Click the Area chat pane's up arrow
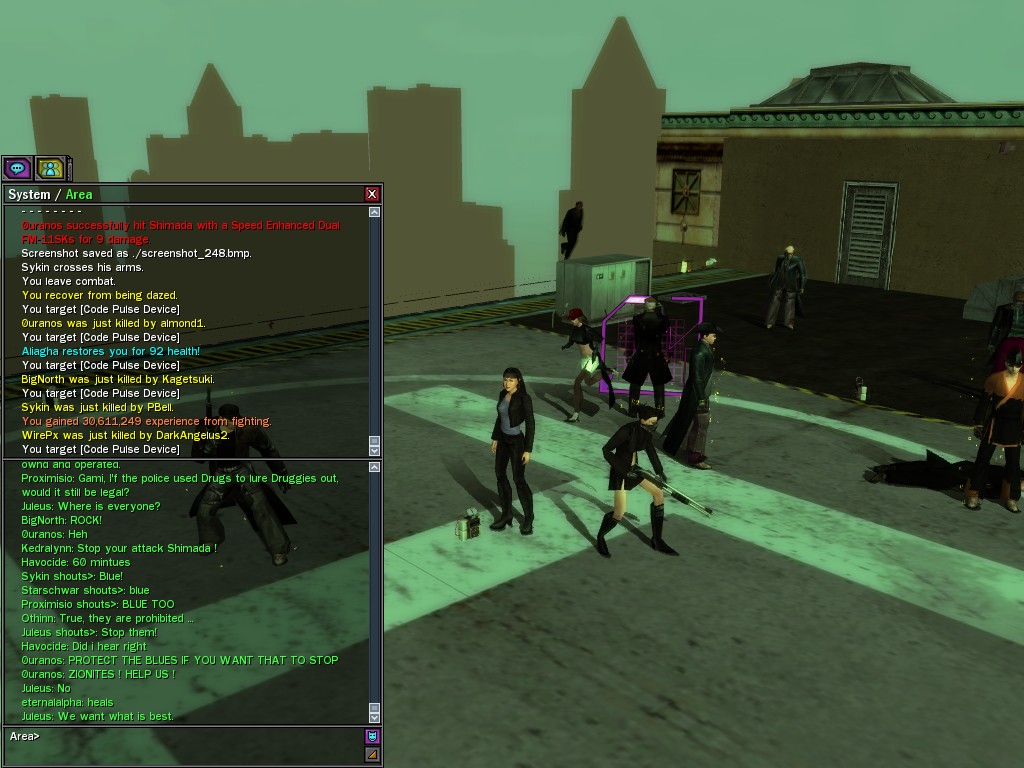This screenshot has height=768, width=1024. [375, 467]
